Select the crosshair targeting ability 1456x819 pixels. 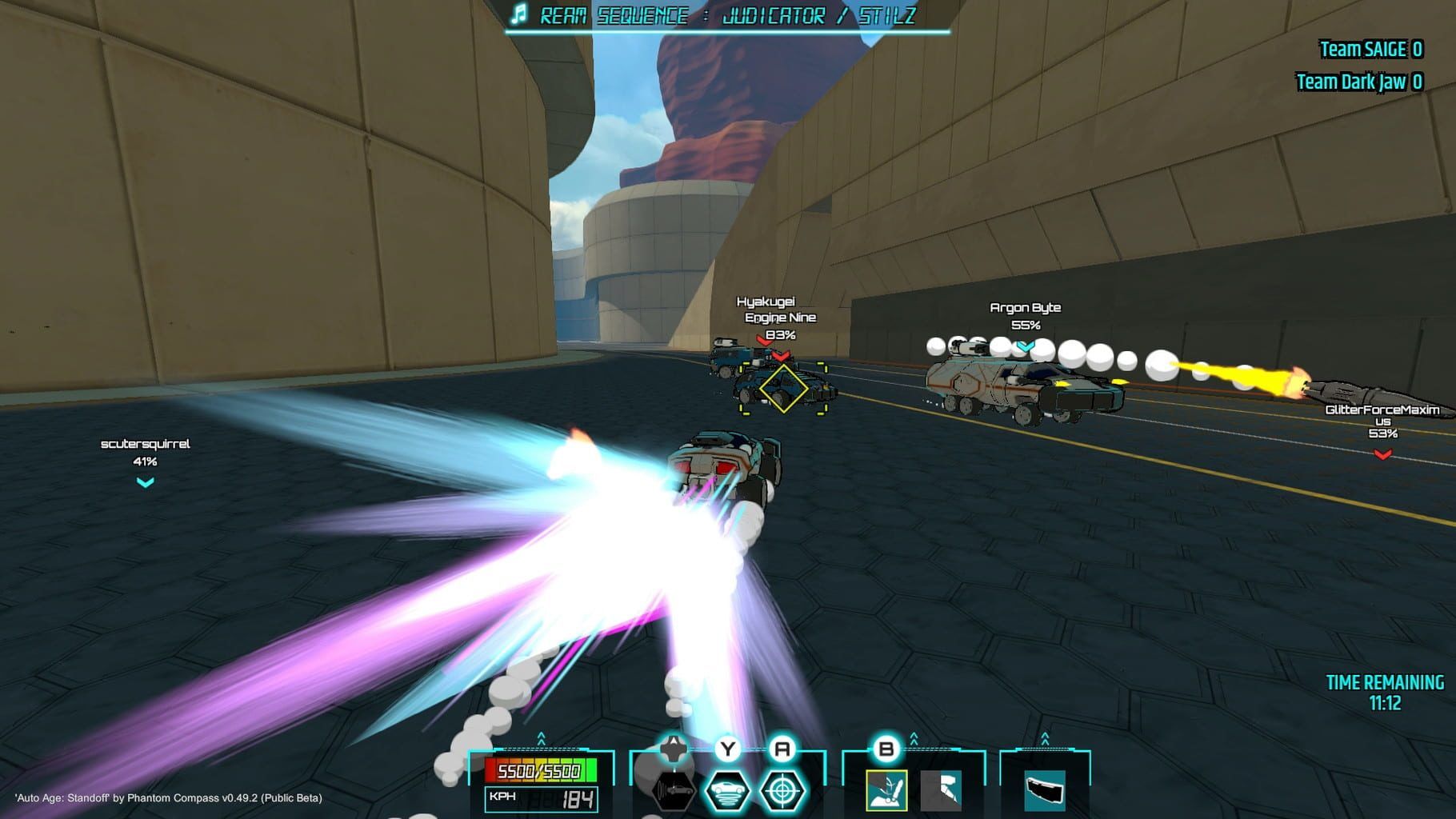coord(782,790)
